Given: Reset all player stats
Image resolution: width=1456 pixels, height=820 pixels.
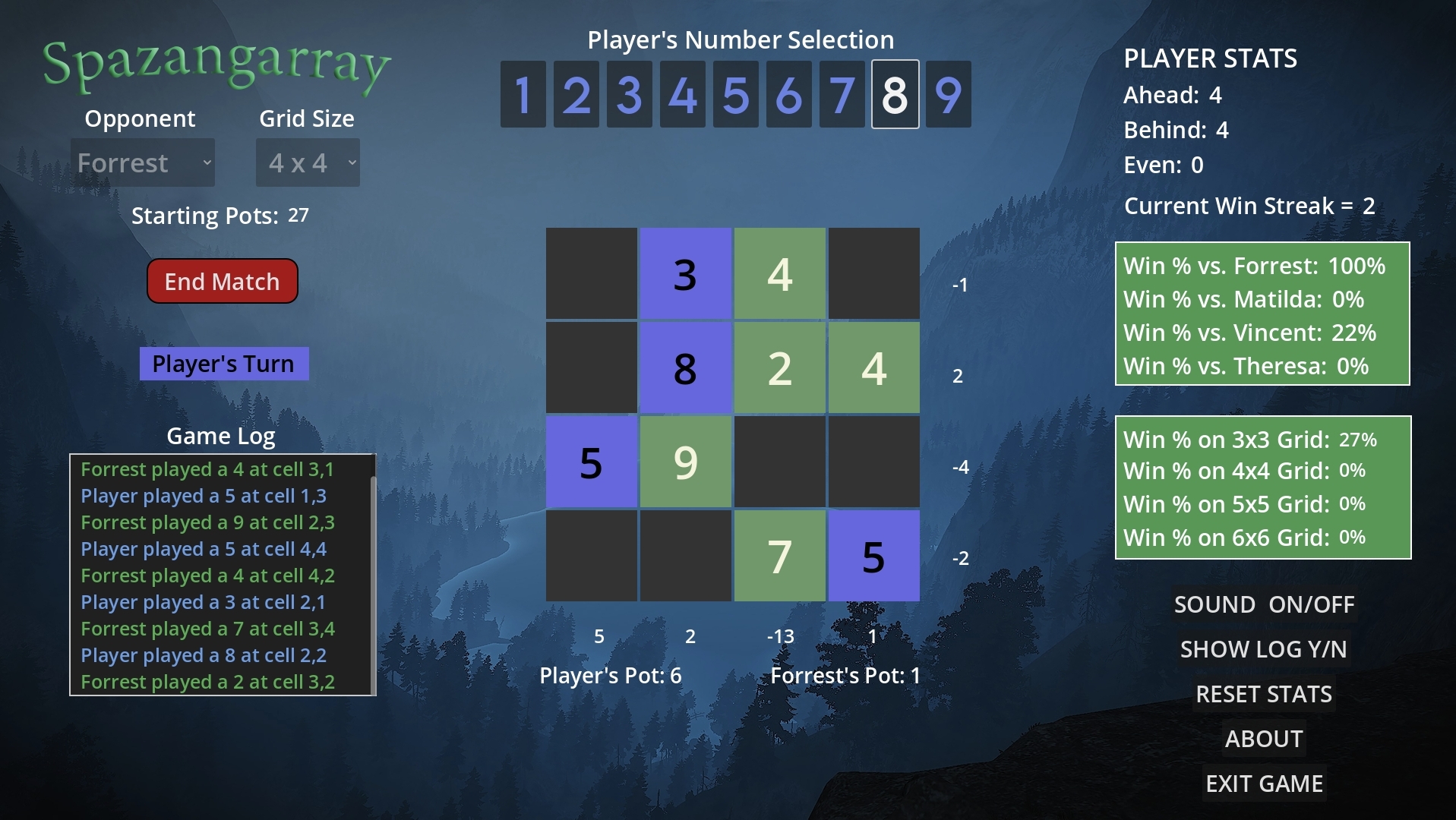Looking at the screenshot, I should pos(1264,693).
